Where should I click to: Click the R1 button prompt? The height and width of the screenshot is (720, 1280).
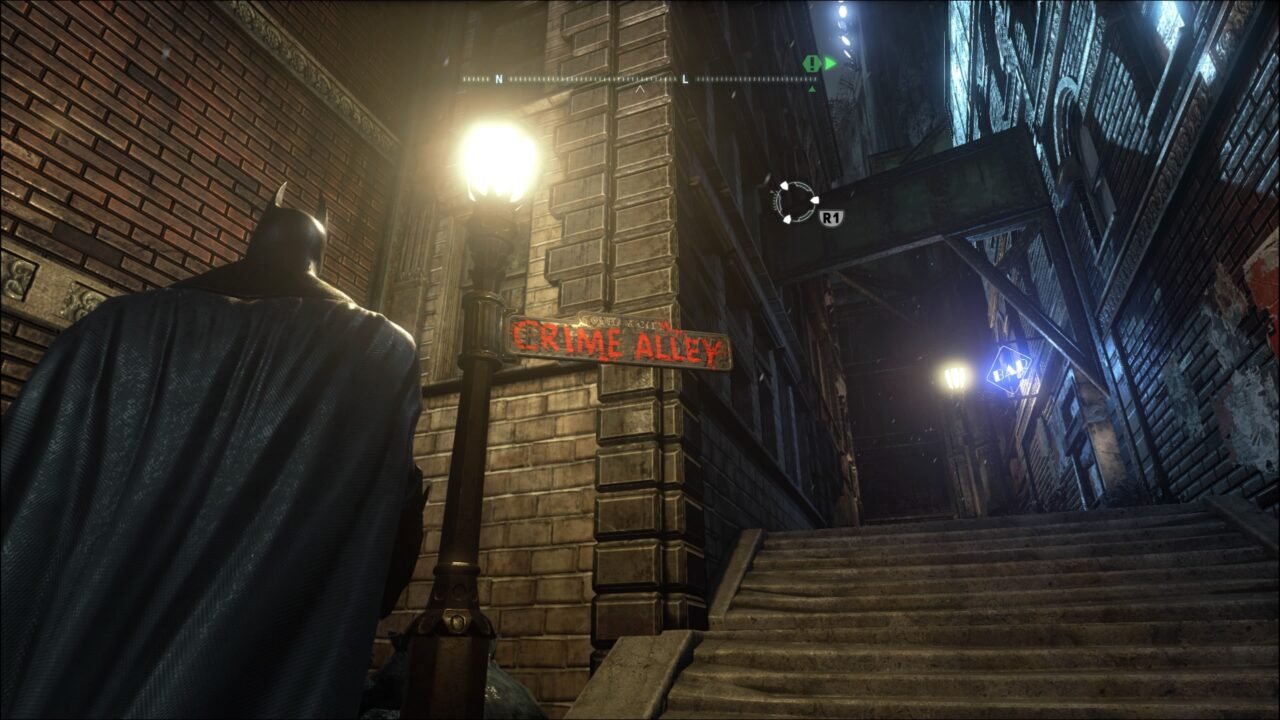pyautogui.click(x=830, y=216)
